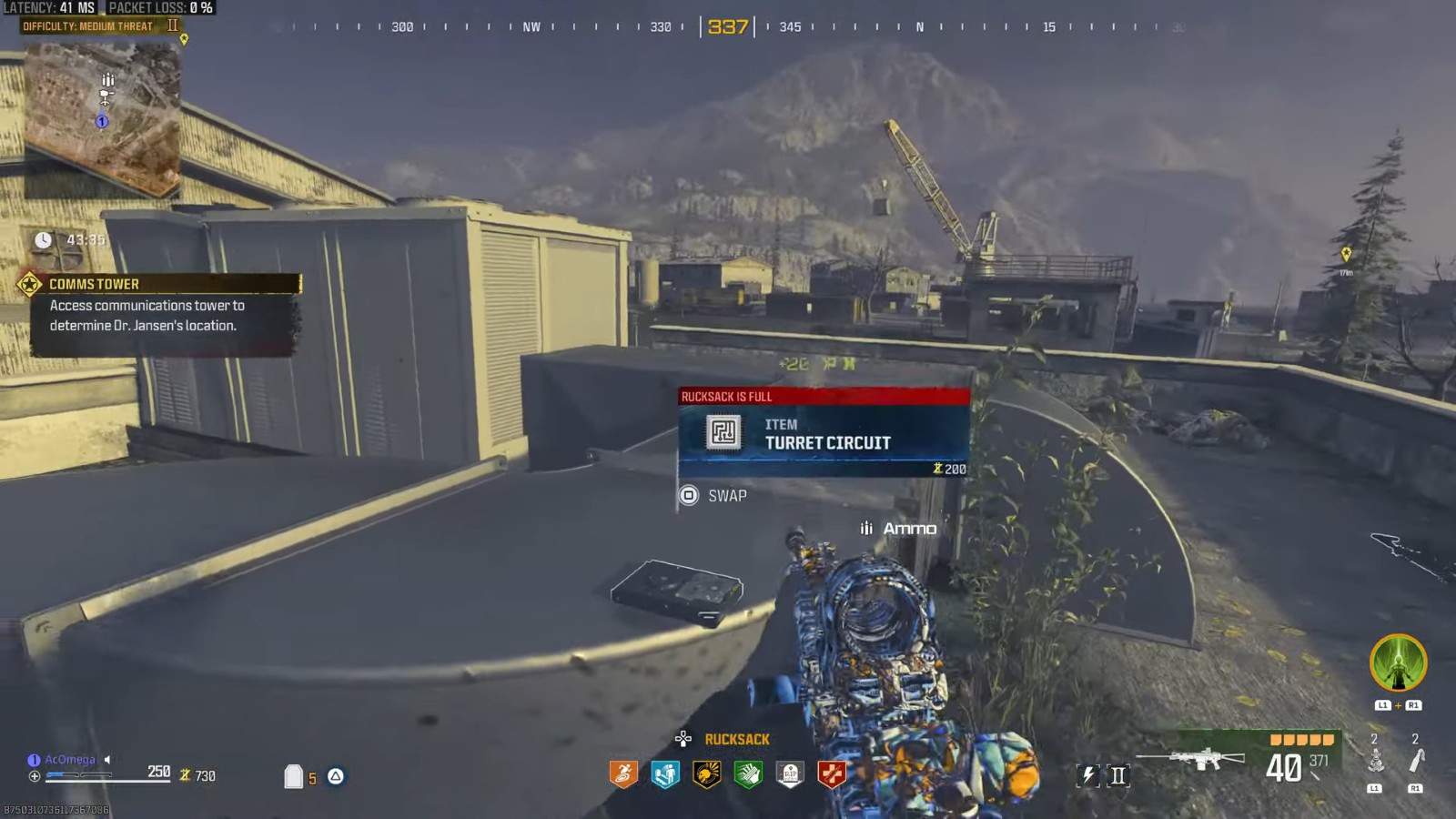
Task: Click the armor plate icon
Action: (293, 776)
